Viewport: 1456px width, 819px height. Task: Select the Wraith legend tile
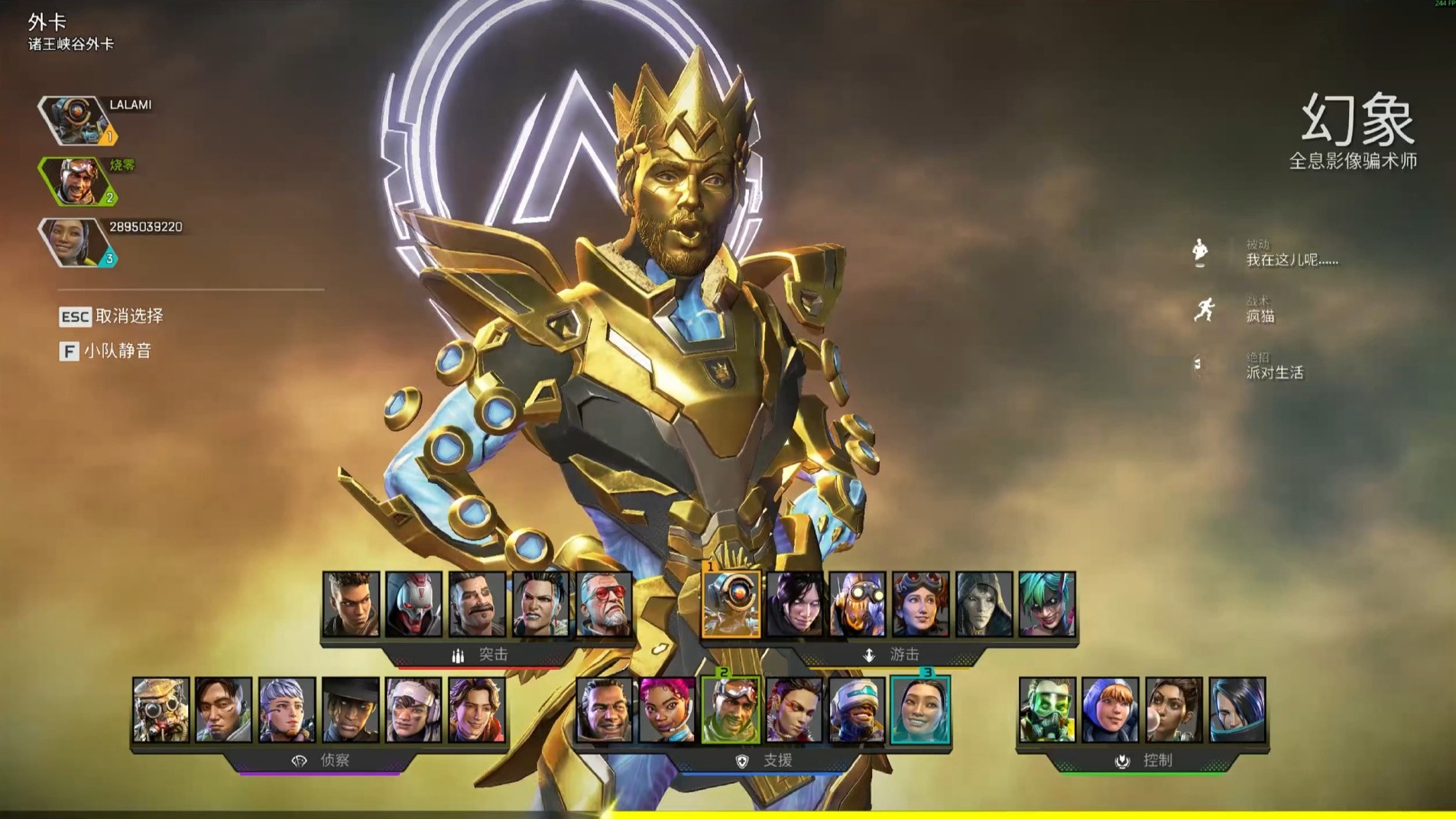point(794,604)
